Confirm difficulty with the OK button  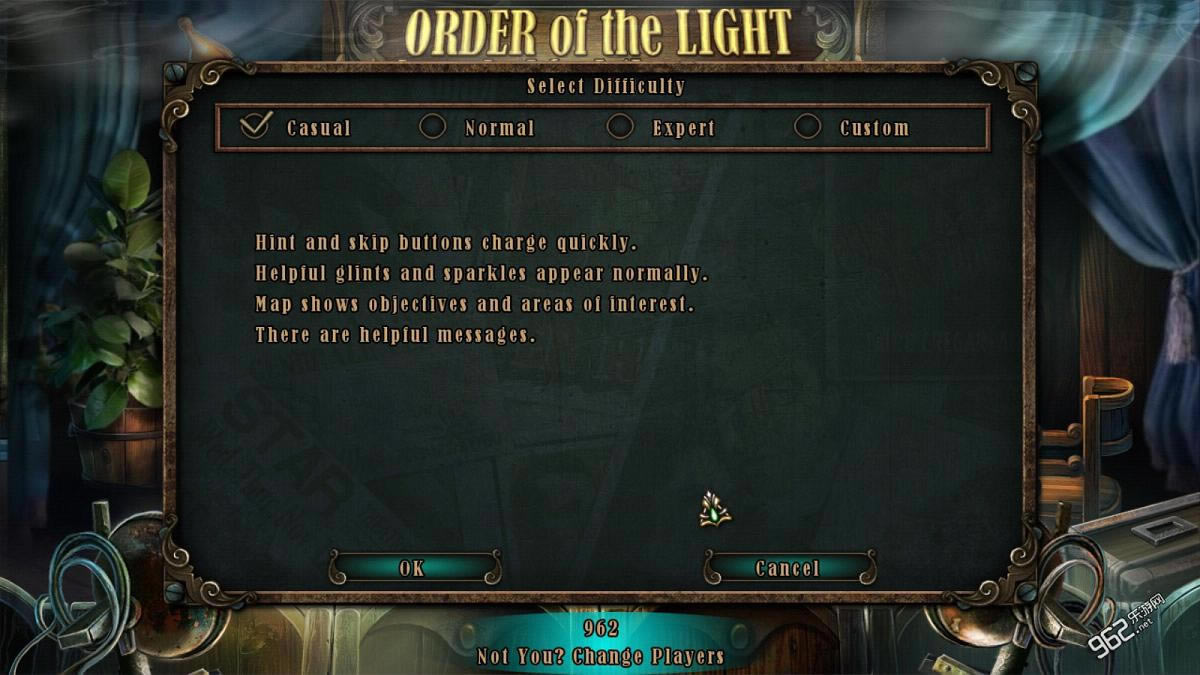click(413, 568)
